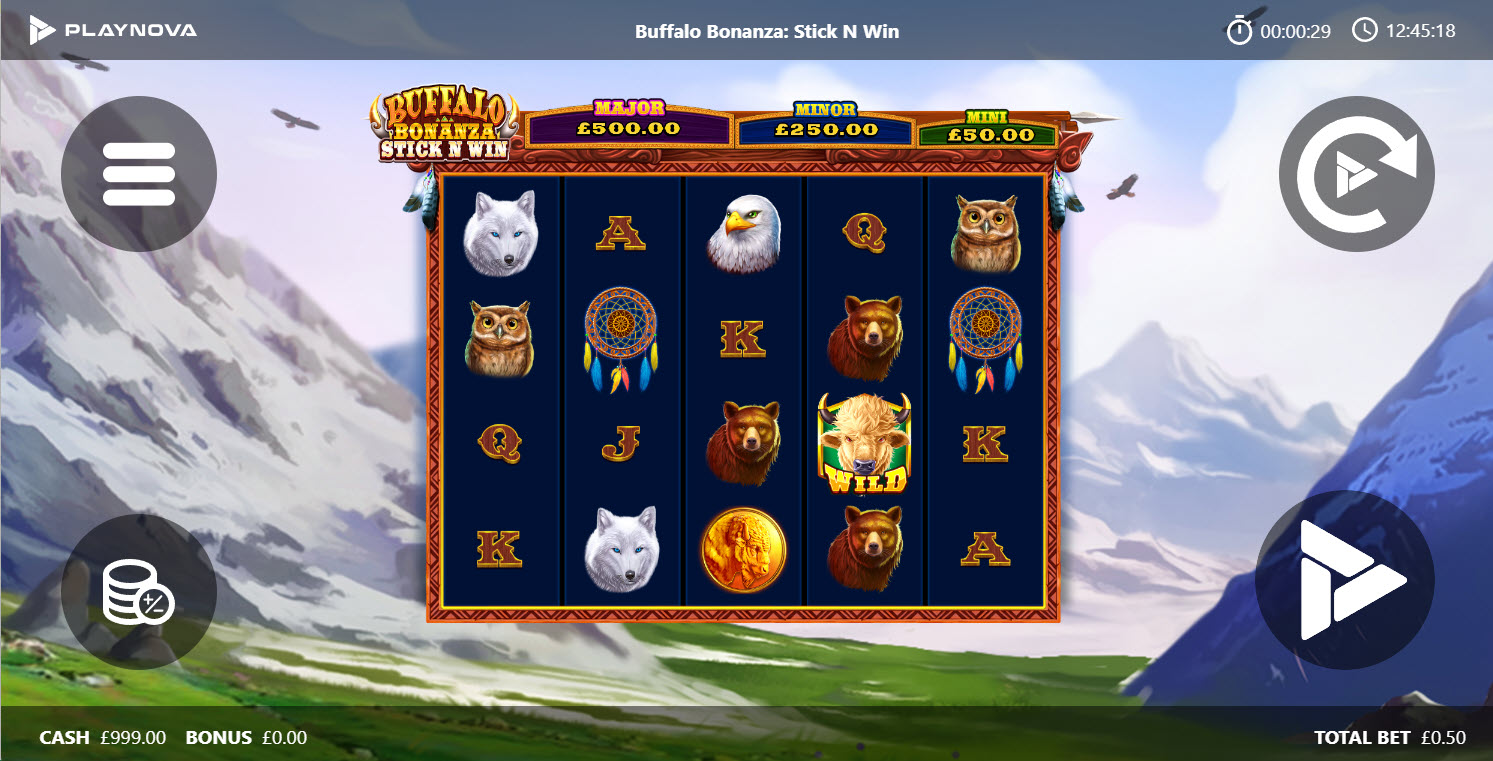
Task: Activate the autoplay icon
Action: coord(1355,172)
